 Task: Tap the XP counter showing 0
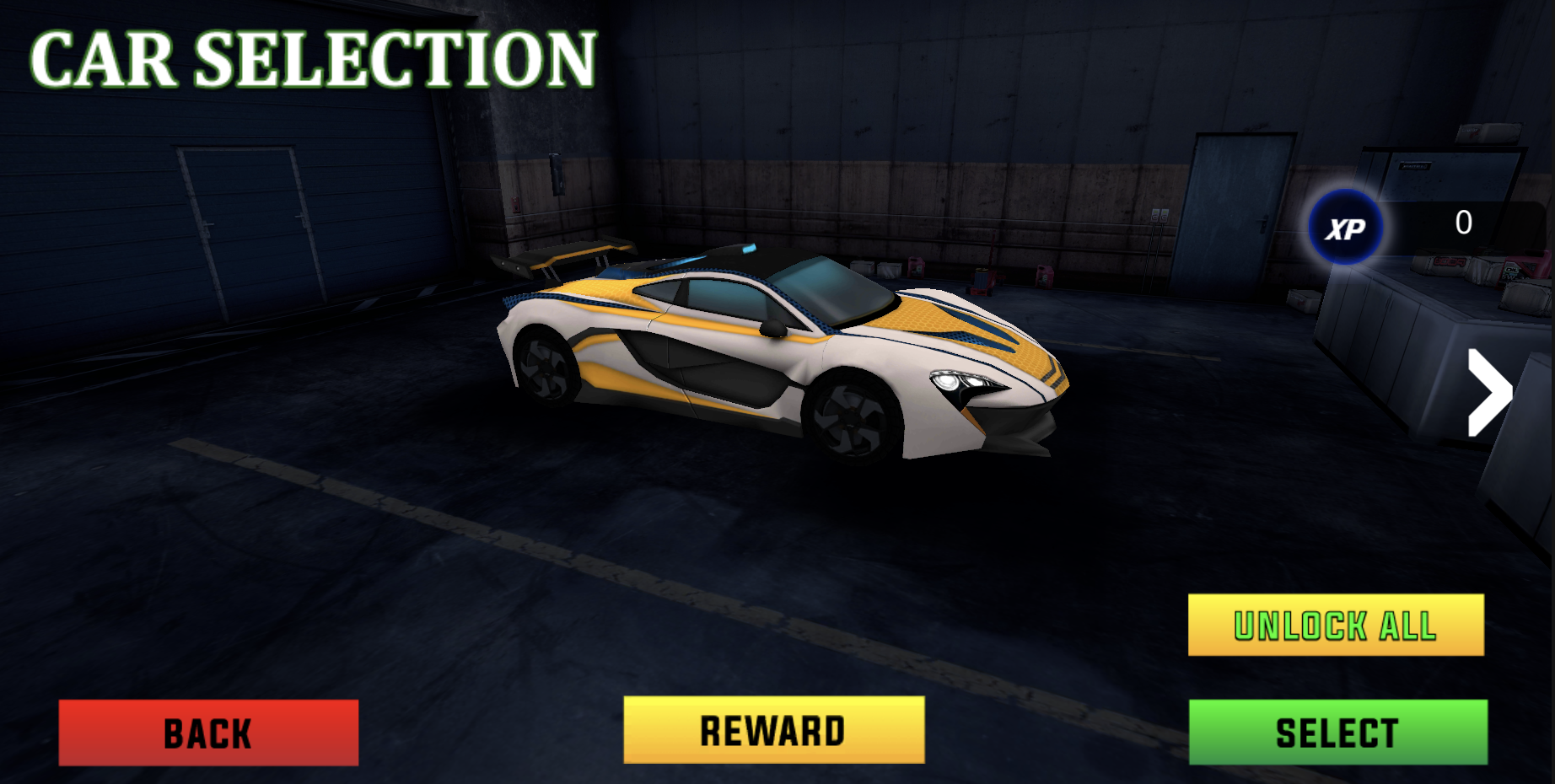pyautogui.click(x=1462, y=222)
